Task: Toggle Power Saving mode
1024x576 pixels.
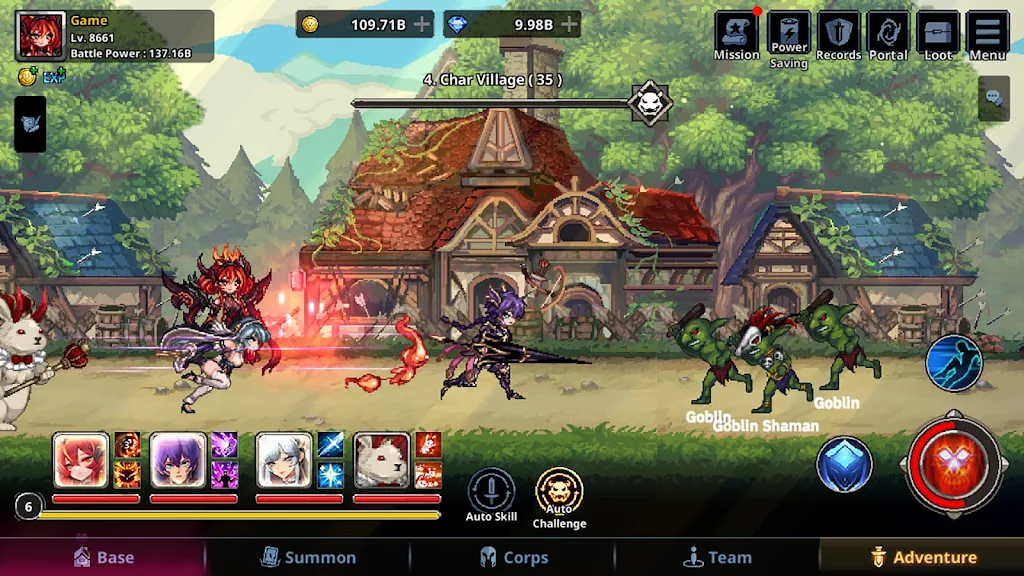Action: pyautogui.click(x=788, y=38)
